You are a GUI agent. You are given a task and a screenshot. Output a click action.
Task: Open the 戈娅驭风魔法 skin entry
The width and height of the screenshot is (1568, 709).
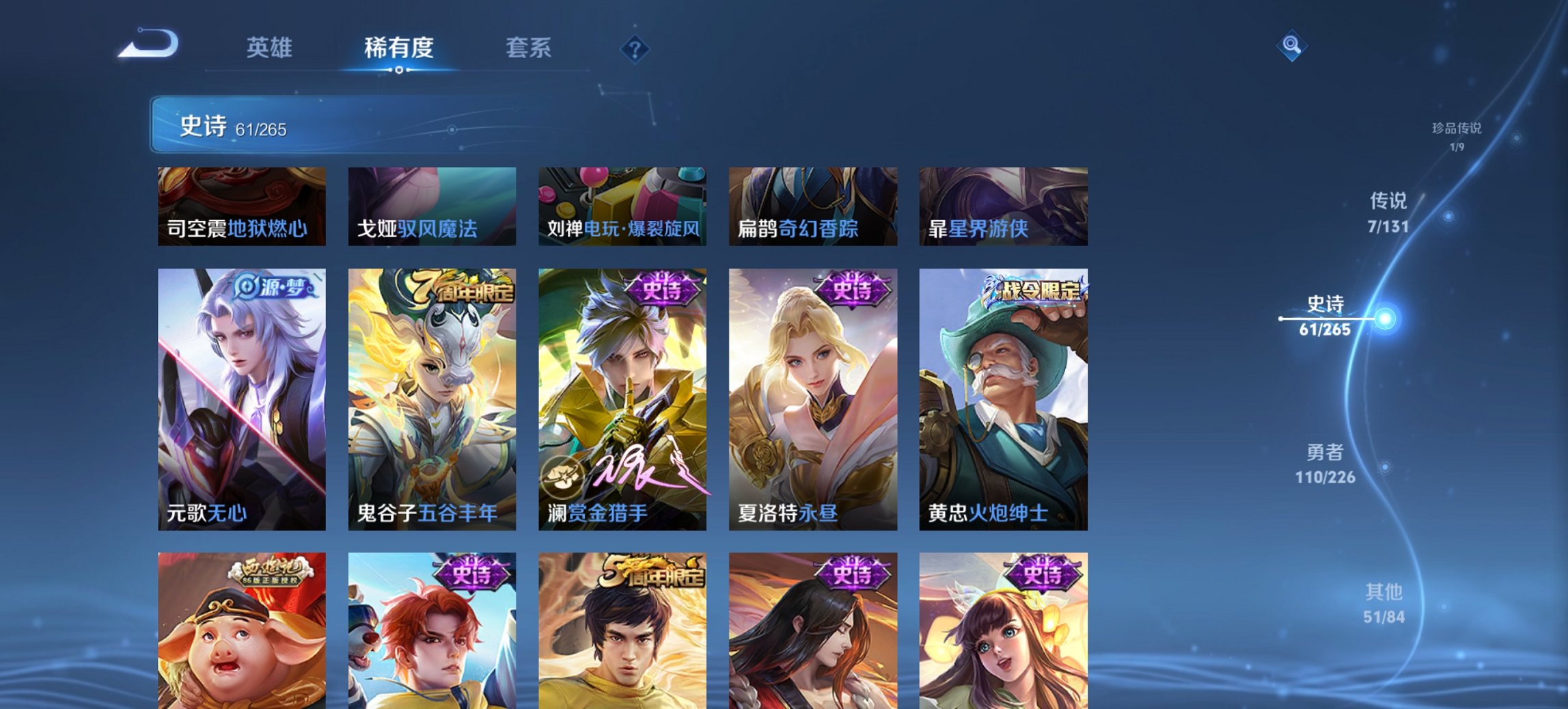(x=432, y=205)
